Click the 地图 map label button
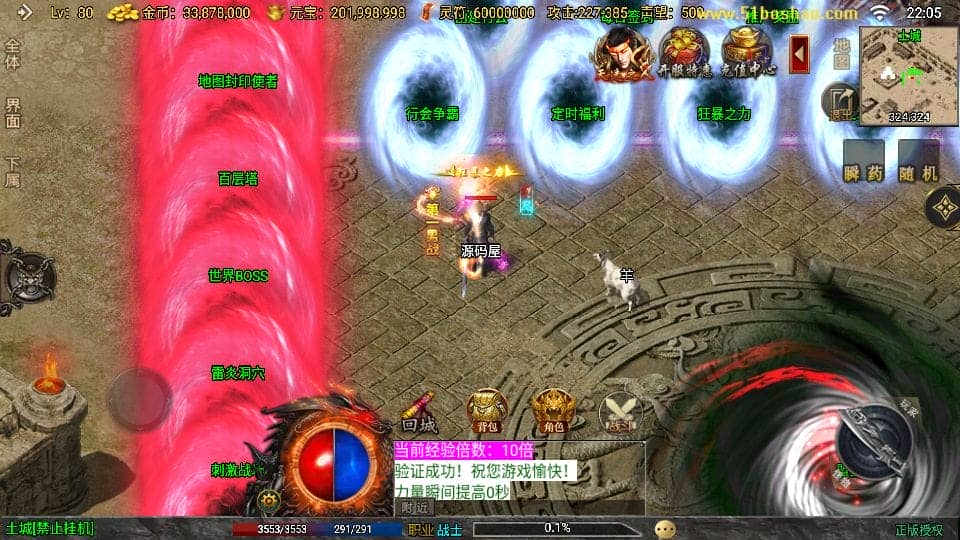This screenshot has height=540, width=960. [x=842, y=52]
